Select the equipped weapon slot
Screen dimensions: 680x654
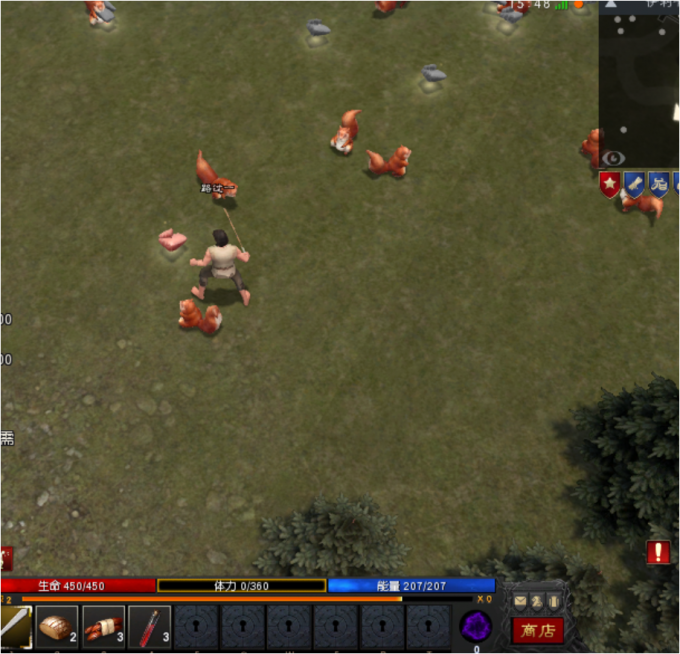pyautogui.click(x=15, y=627)
